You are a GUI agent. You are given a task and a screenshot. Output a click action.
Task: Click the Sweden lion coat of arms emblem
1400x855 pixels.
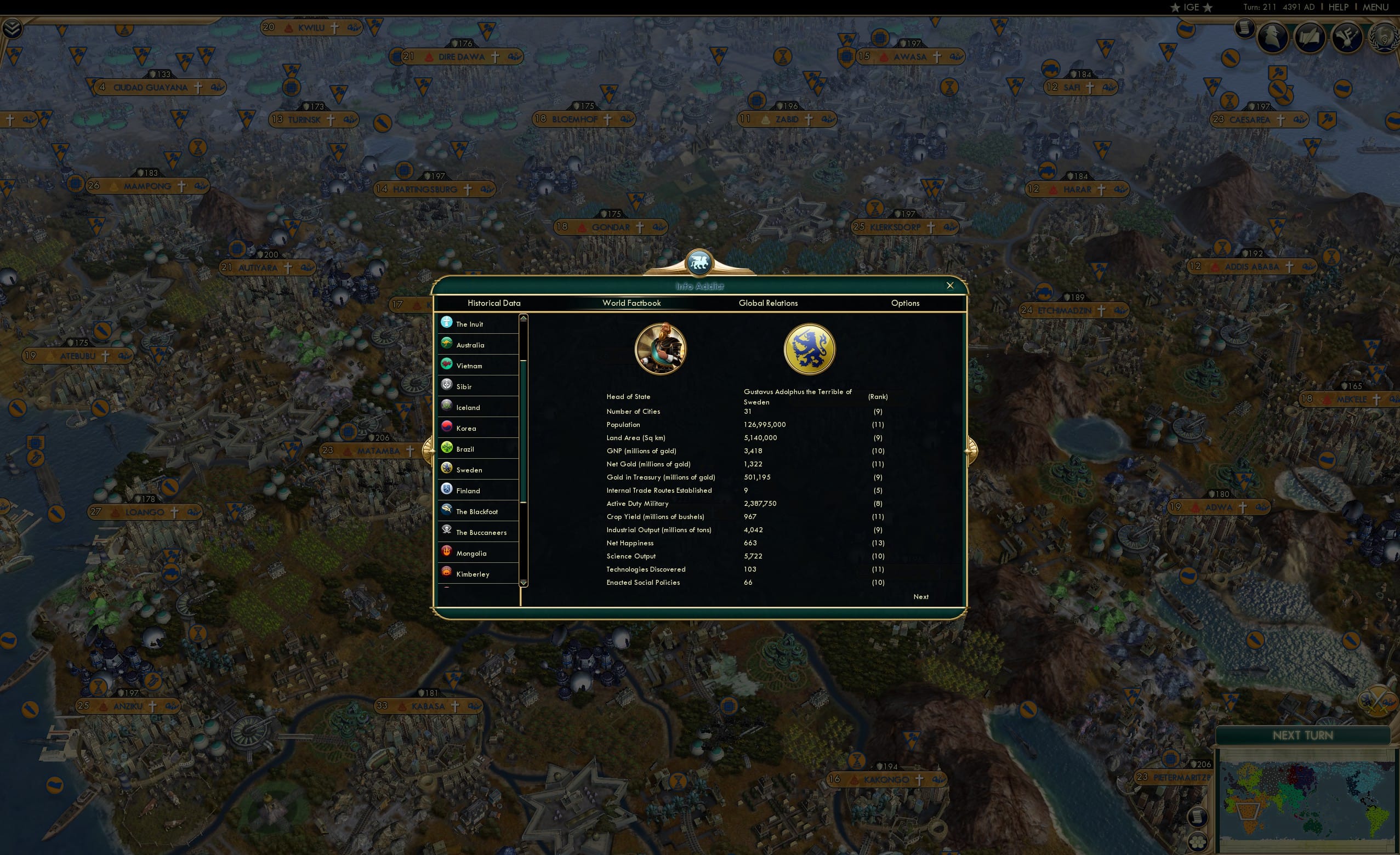(x=810, y=348)
